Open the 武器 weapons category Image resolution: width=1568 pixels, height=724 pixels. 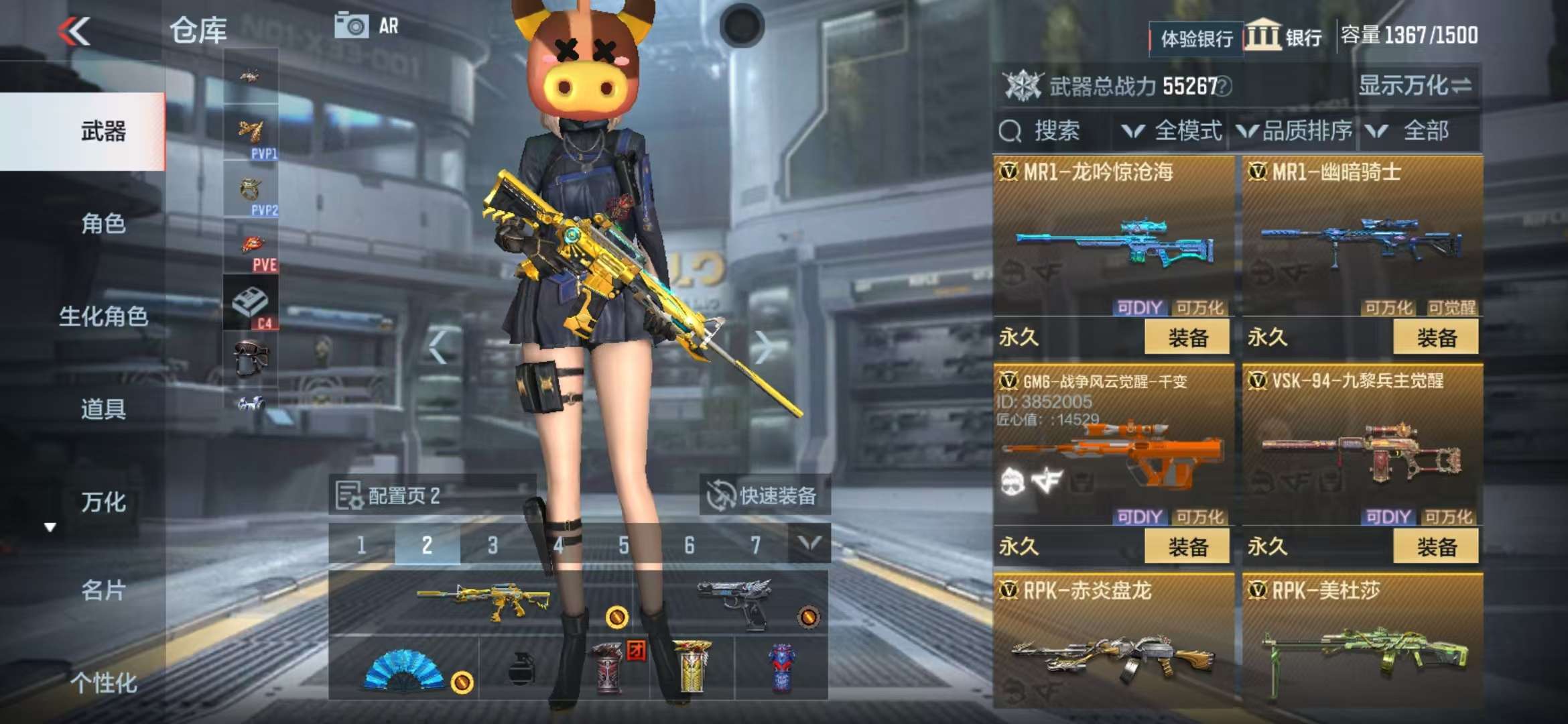point(103,131)
